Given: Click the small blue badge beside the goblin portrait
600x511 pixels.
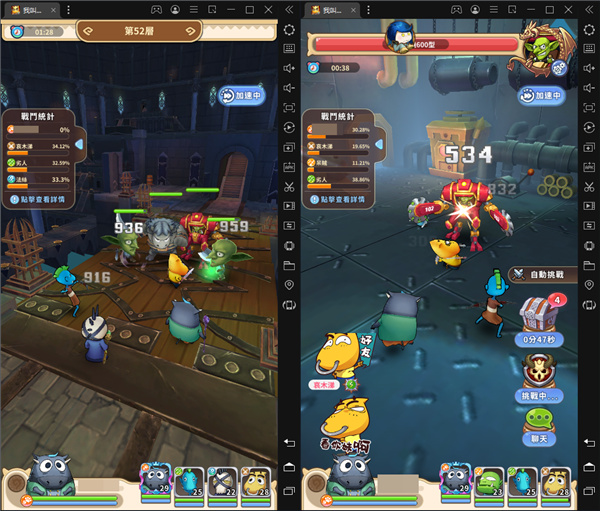Looking at the screenshot, I should coord(558,69).
